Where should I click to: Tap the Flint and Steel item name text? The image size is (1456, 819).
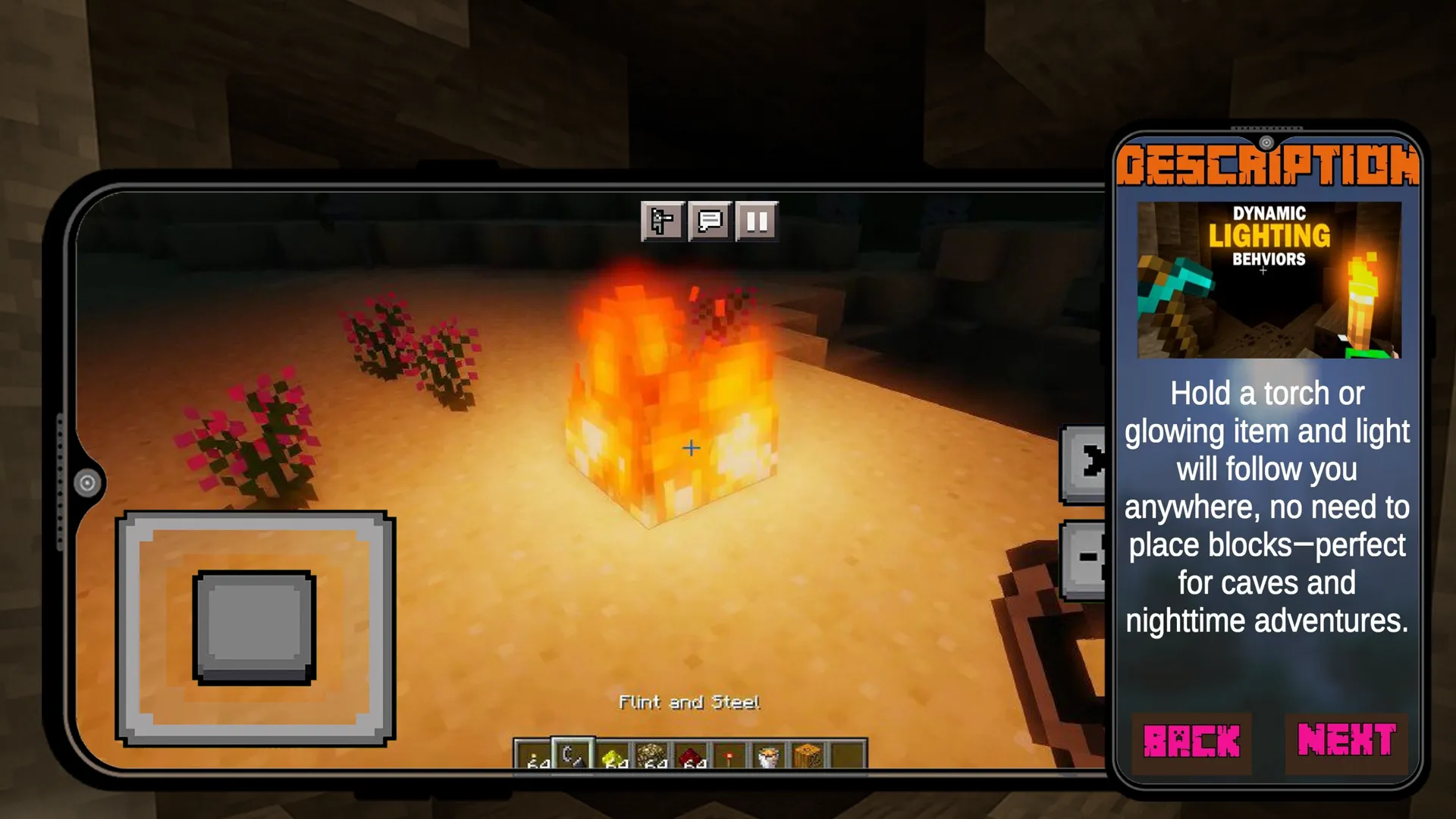pos(689,701)
